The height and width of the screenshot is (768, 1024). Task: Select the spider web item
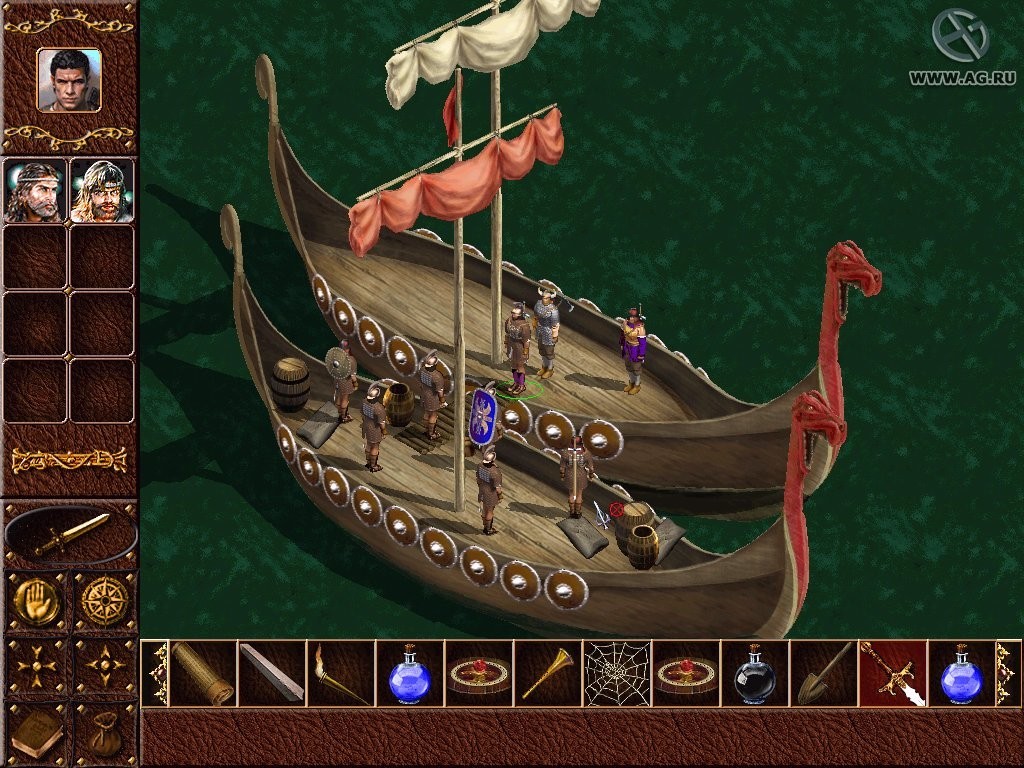click(x=616, y=673)
